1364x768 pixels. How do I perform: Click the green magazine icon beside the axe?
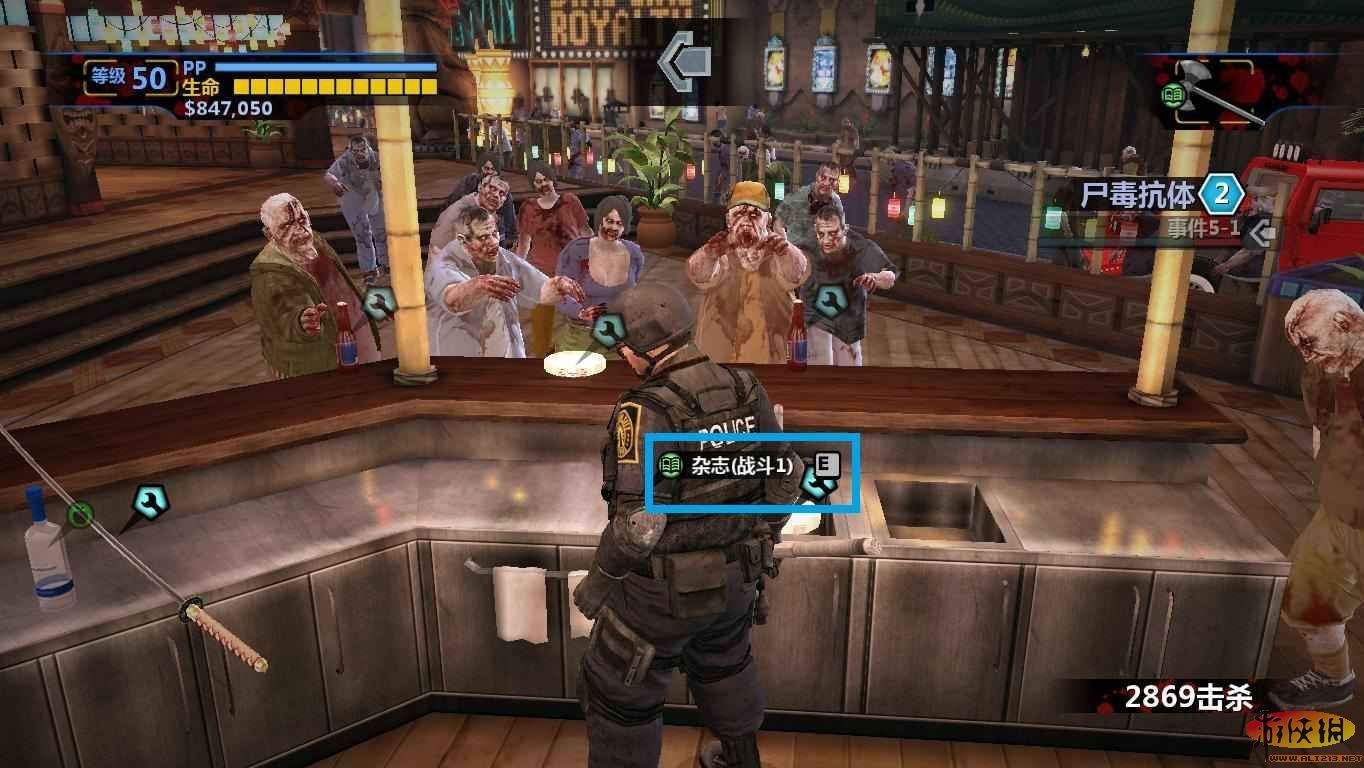point(1172,97)
